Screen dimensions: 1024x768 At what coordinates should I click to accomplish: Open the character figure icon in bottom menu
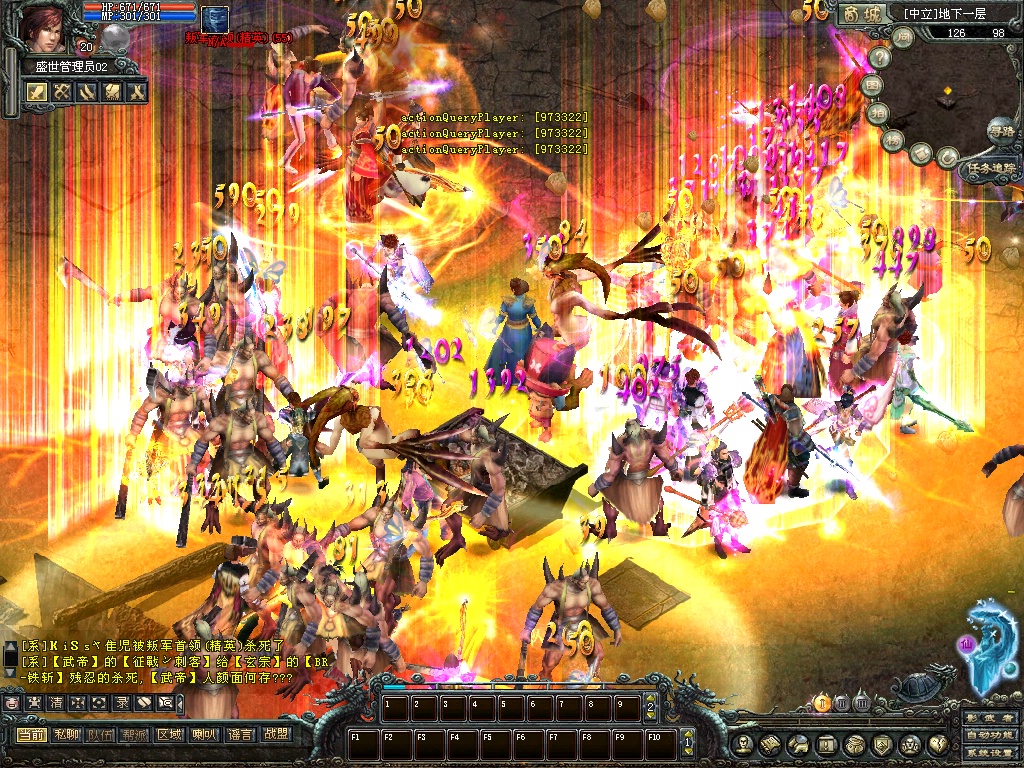[x=743, y=744]
